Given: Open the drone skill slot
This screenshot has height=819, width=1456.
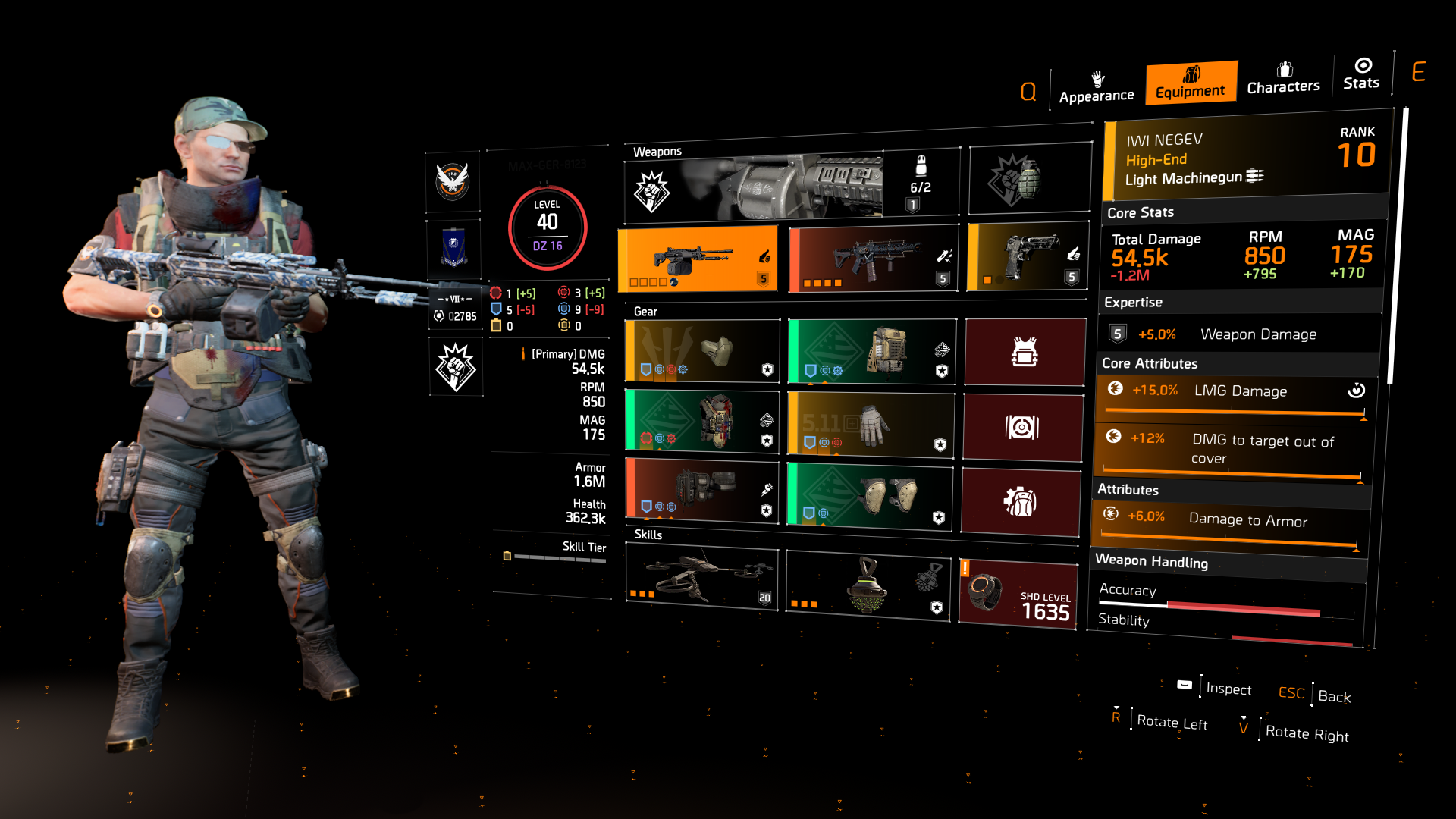Looking at the screenshot, I should pos(700,579).
